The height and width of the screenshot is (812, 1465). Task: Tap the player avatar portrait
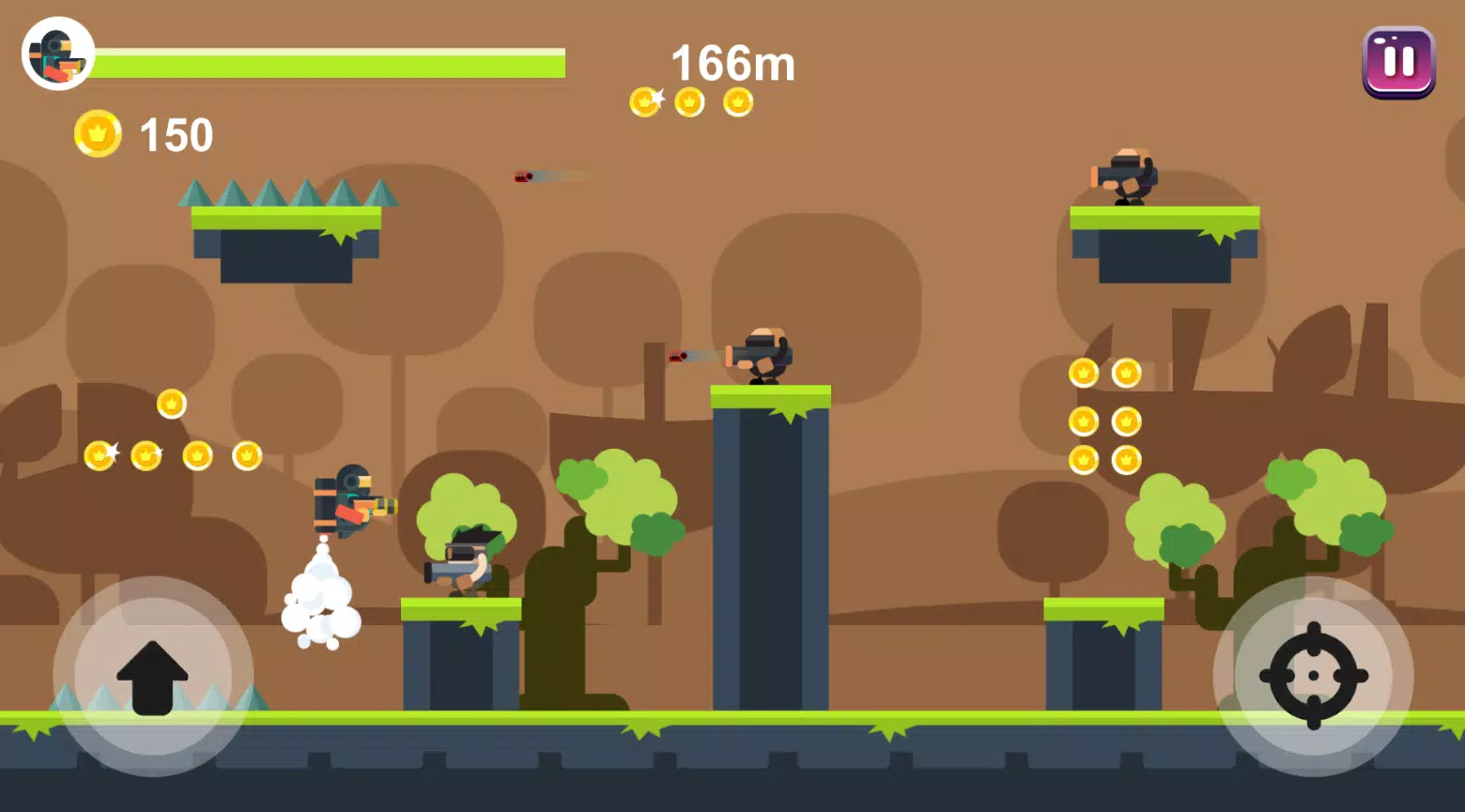tap(56, 54)
